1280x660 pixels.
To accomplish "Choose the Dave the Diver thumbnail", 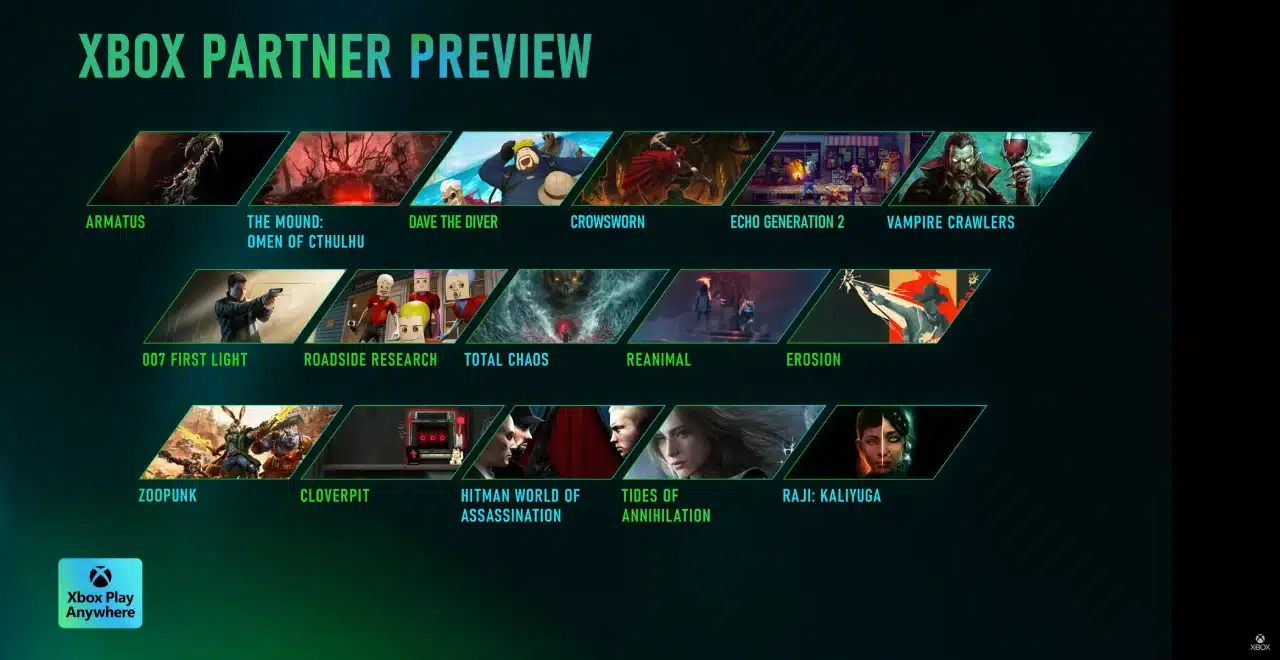I will (x=510, y=168).
